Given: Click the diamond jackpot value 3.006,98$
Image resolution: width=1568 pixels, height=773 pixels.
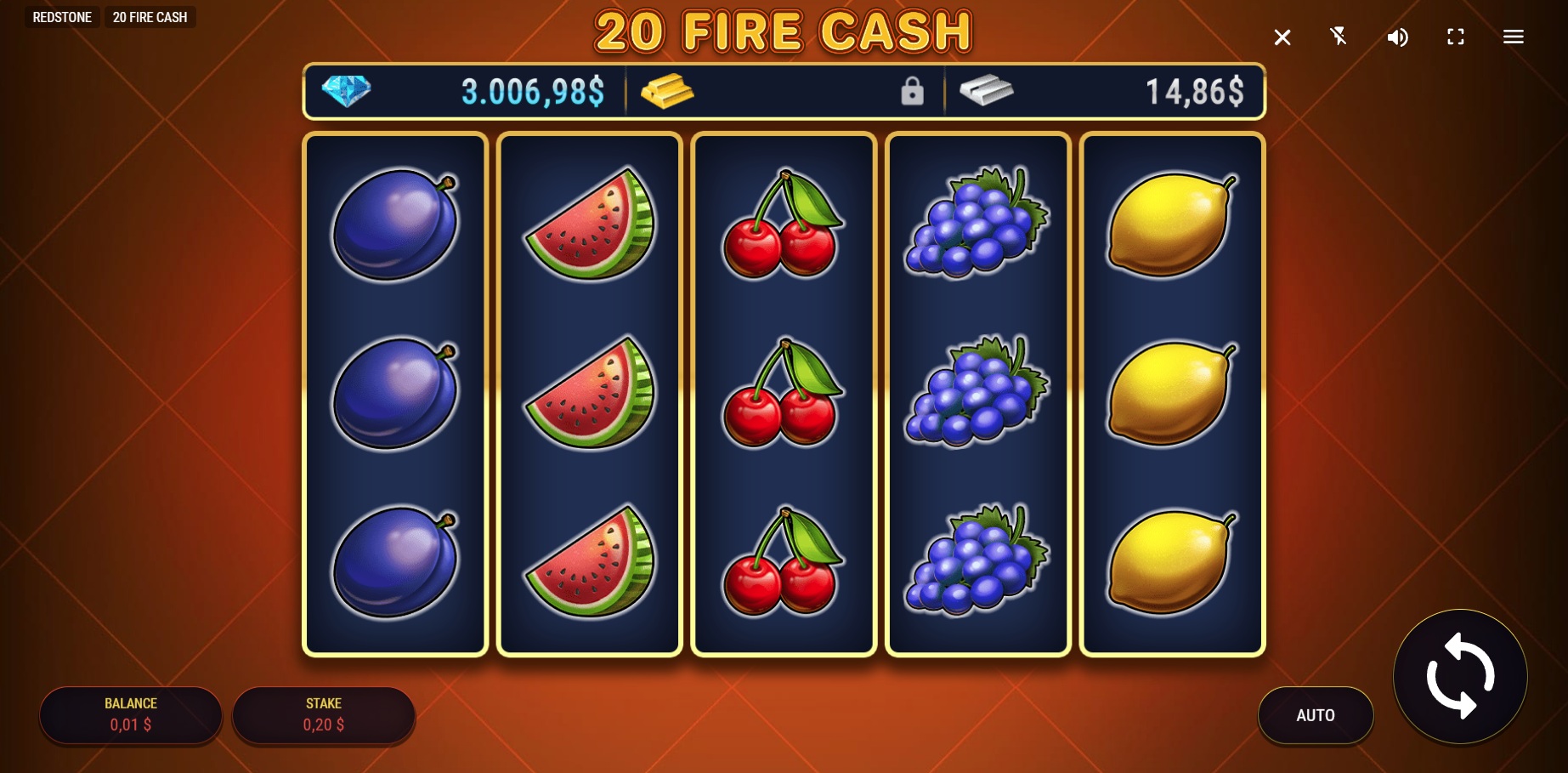Looking at the screenshot, I should click(533, 91).
